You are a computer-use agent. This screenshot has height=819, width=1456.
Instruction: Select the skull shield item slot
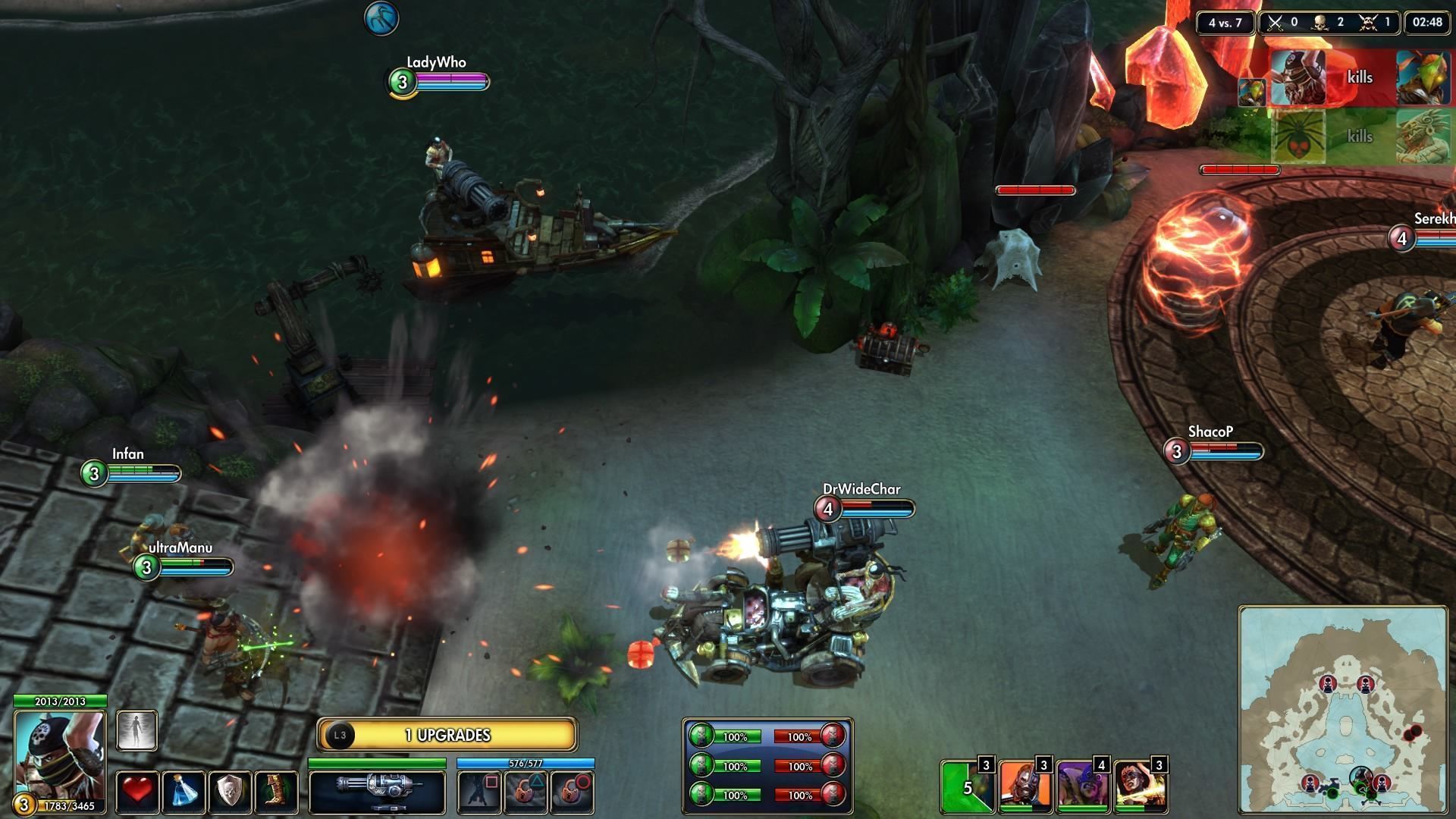point(230,792)
